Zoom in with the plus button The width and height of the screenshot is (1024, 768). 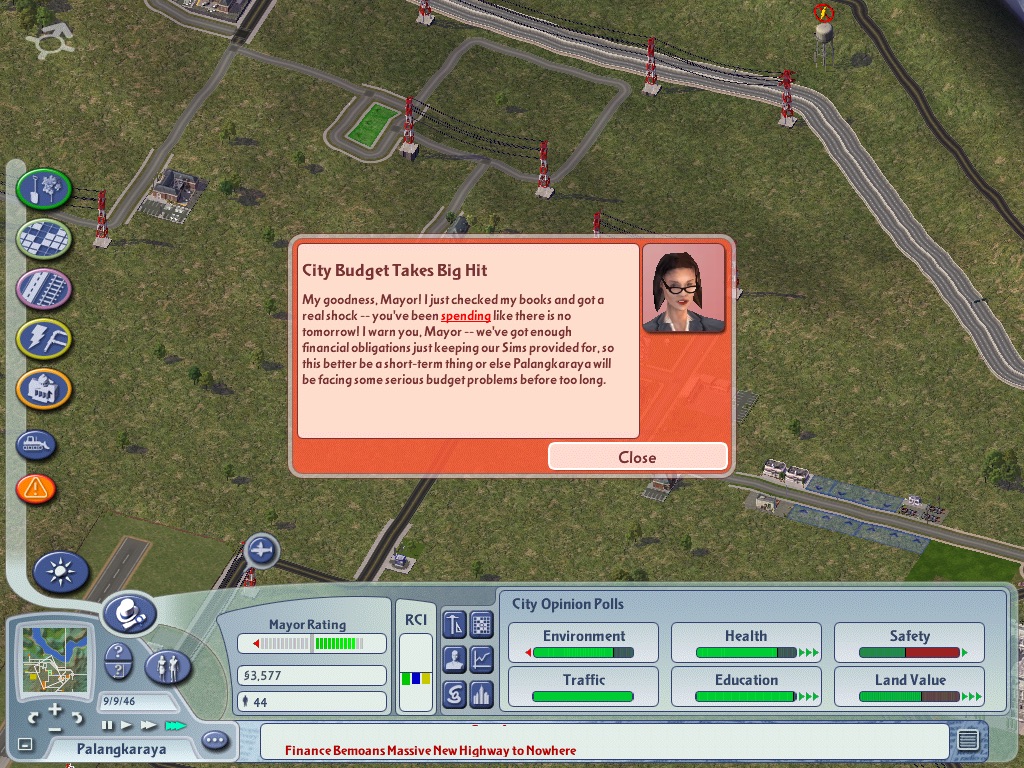[55, 711]
